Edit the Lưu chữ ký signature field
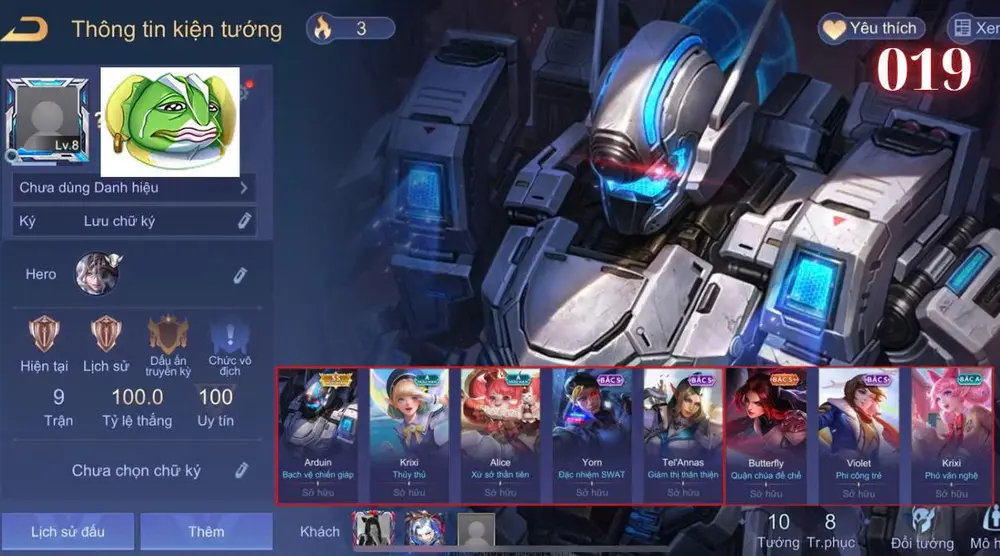This screenshot has width=1000, height=556. point(244,221)
